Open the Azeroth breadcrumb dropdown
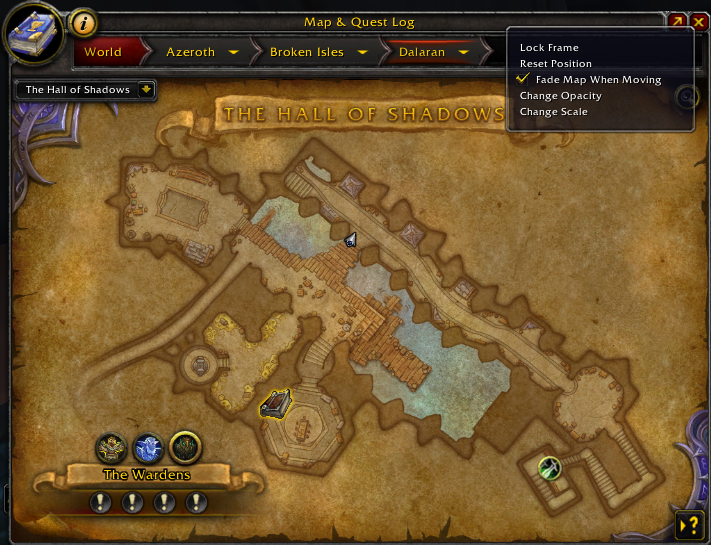Screen dimensions: 711x545 pyautogui.click(x=232, y=52)
